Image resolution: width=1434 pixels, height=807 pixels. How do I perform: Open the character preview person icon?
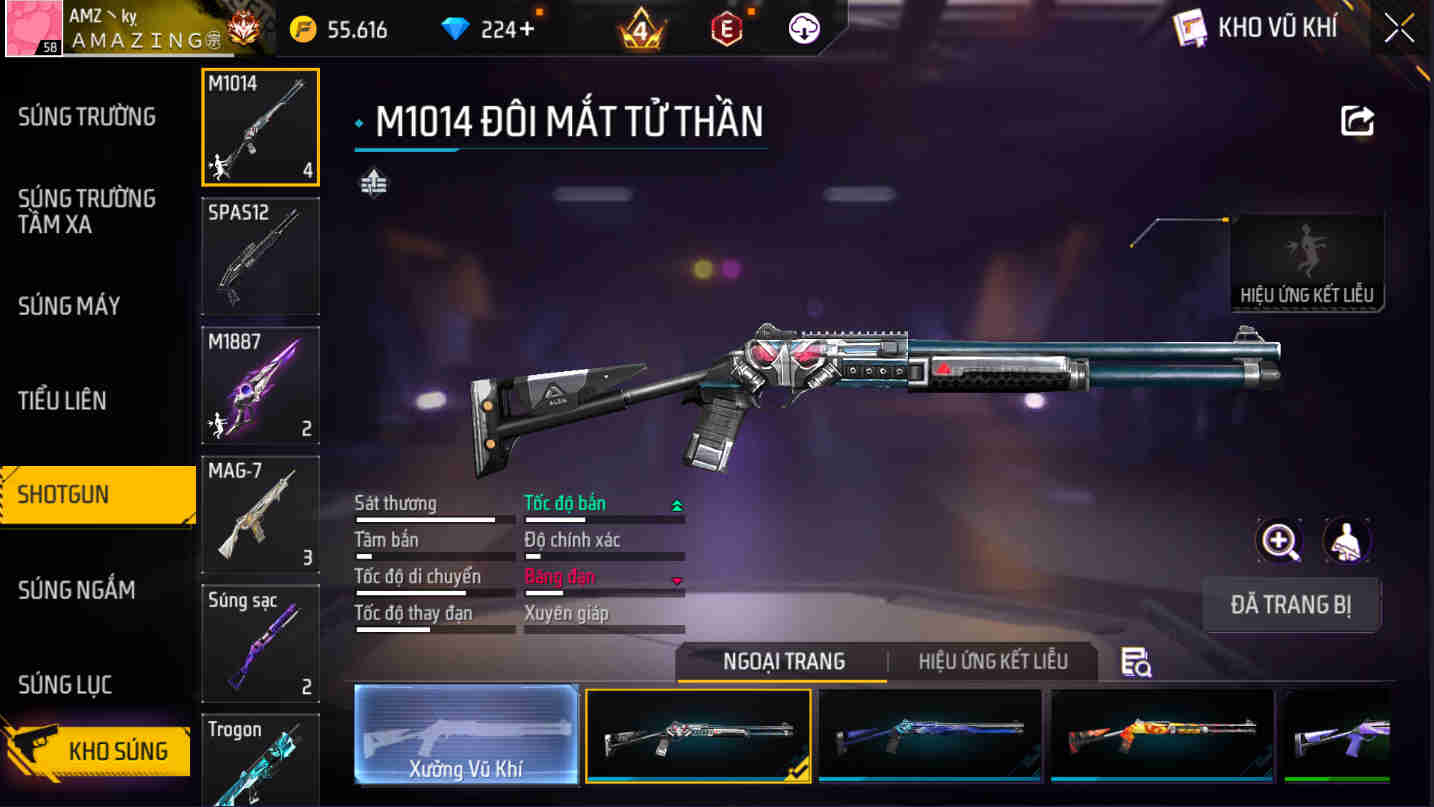(x=1348, y=540)
